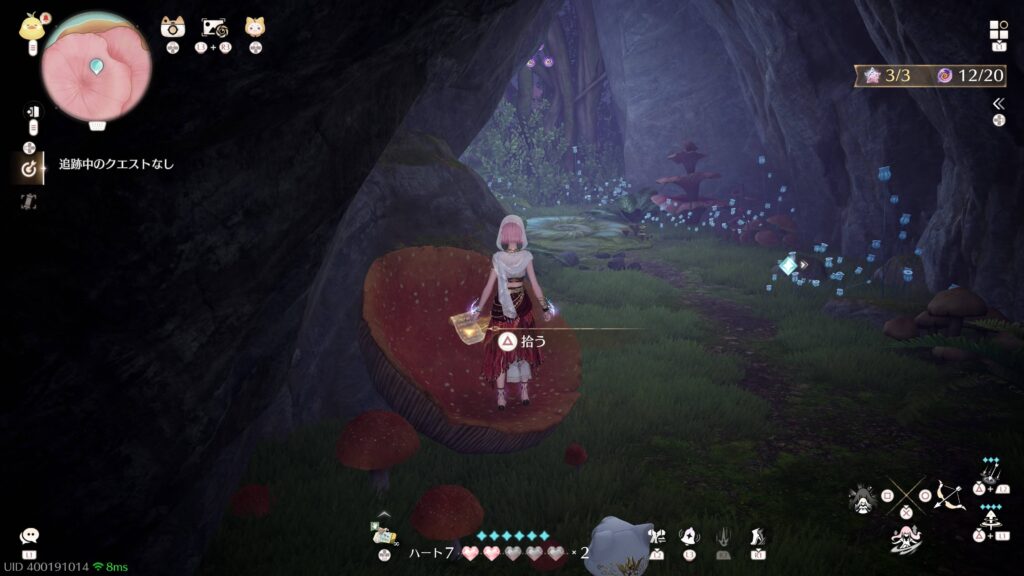
Task: Select the photo mode picture icon
Action: (x=214, y=28)
